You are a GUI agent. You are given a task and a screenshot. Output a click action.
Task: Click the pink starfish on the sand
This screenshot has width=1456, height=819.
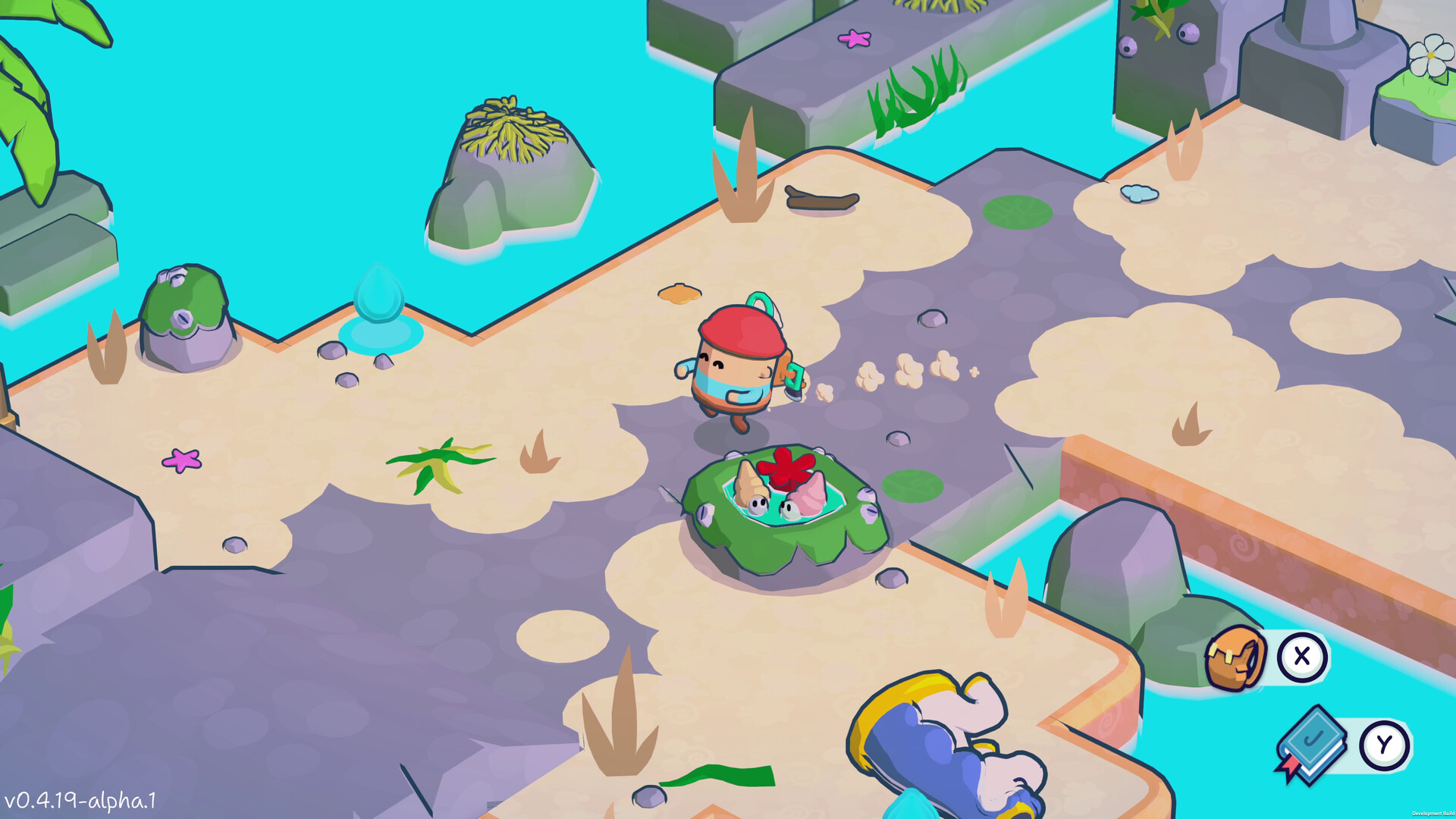click(x=180, y=460)
